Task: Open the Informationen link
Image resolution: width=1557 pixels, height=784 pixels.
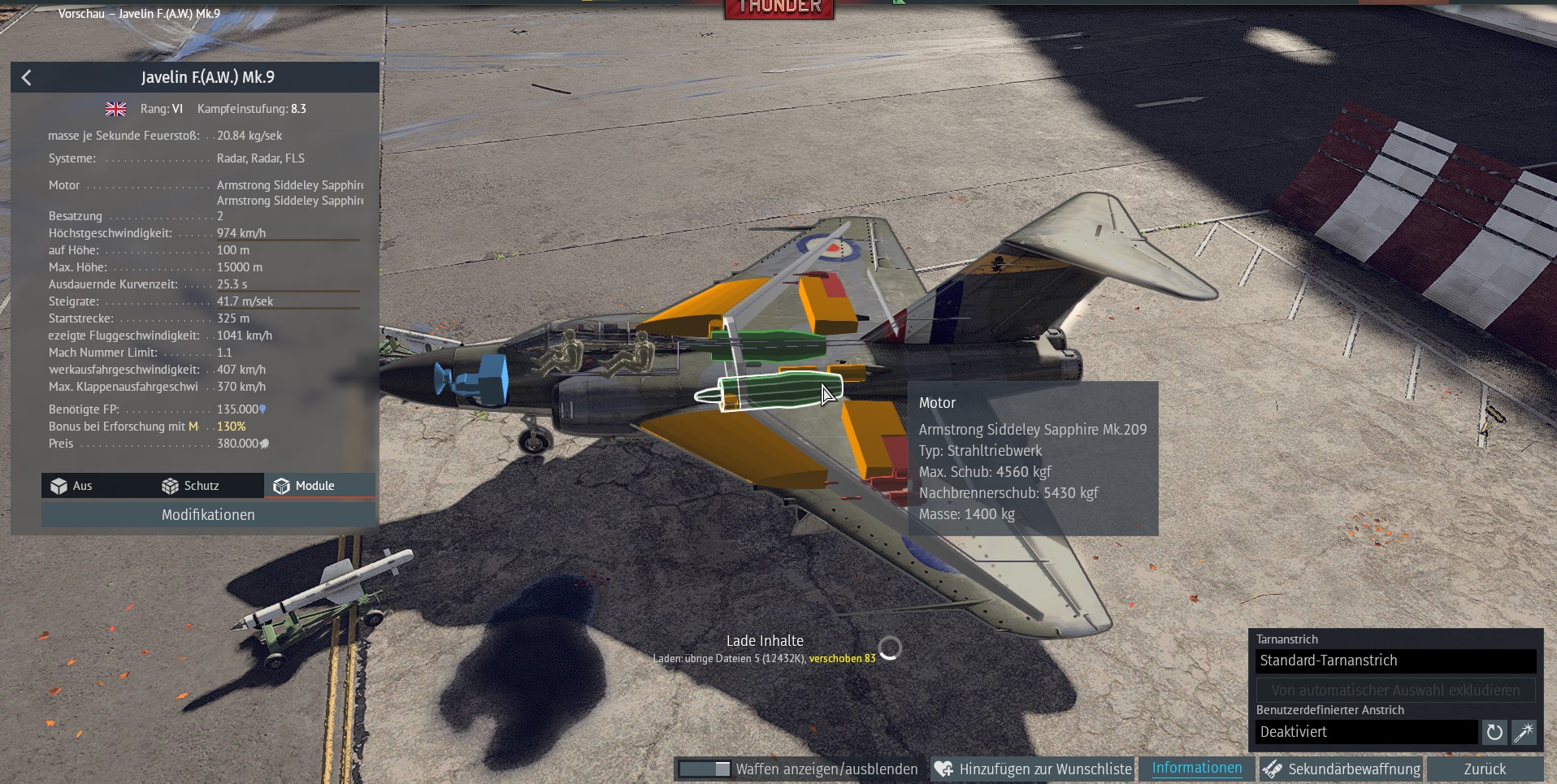Action: tap(1196, 768)
